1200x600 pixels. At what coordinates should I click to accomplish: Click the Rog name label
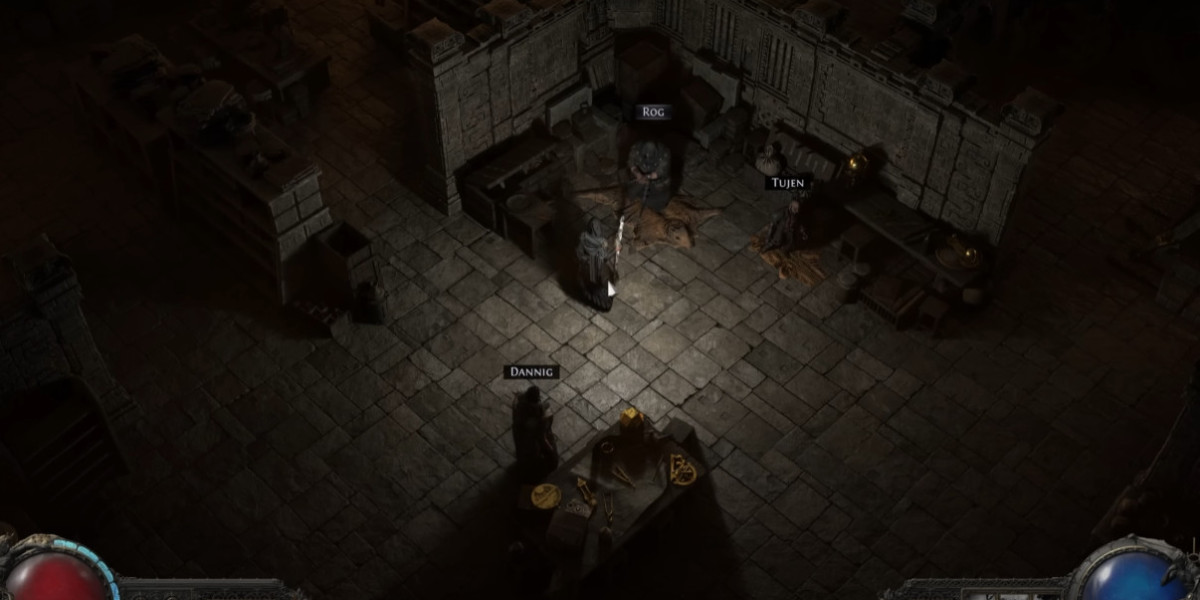pos(651,113)
